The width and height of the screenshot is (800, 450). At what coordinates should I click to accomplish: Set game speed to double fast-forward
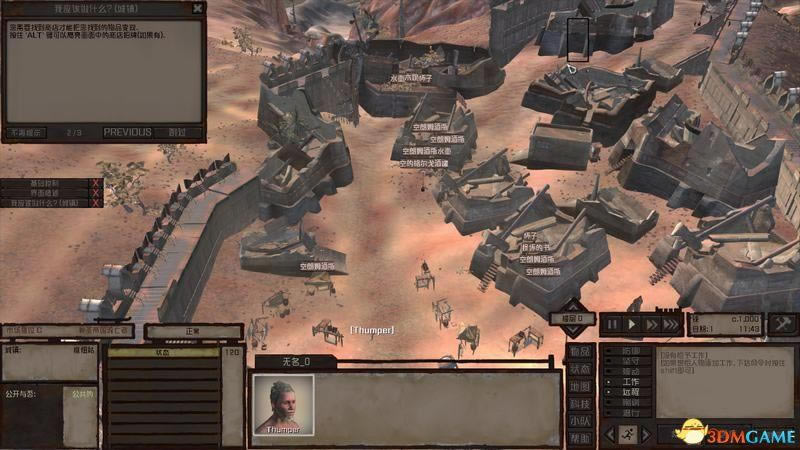tap(651, 323)
